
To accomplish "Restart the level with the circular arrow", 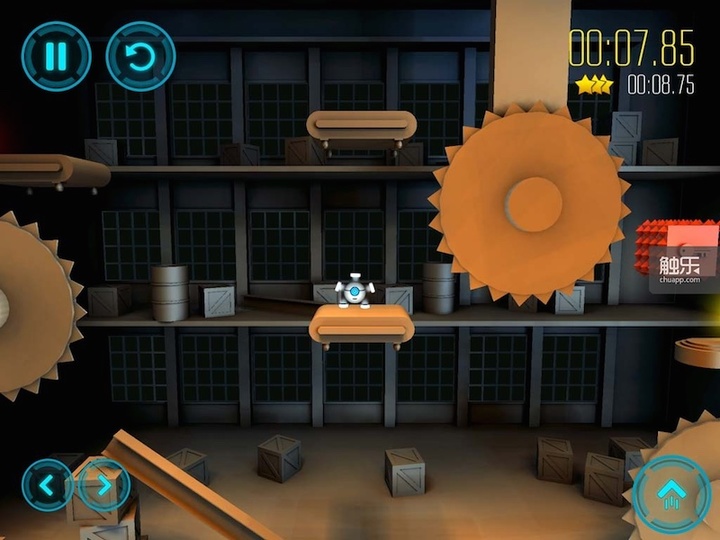I will (140, 56).
